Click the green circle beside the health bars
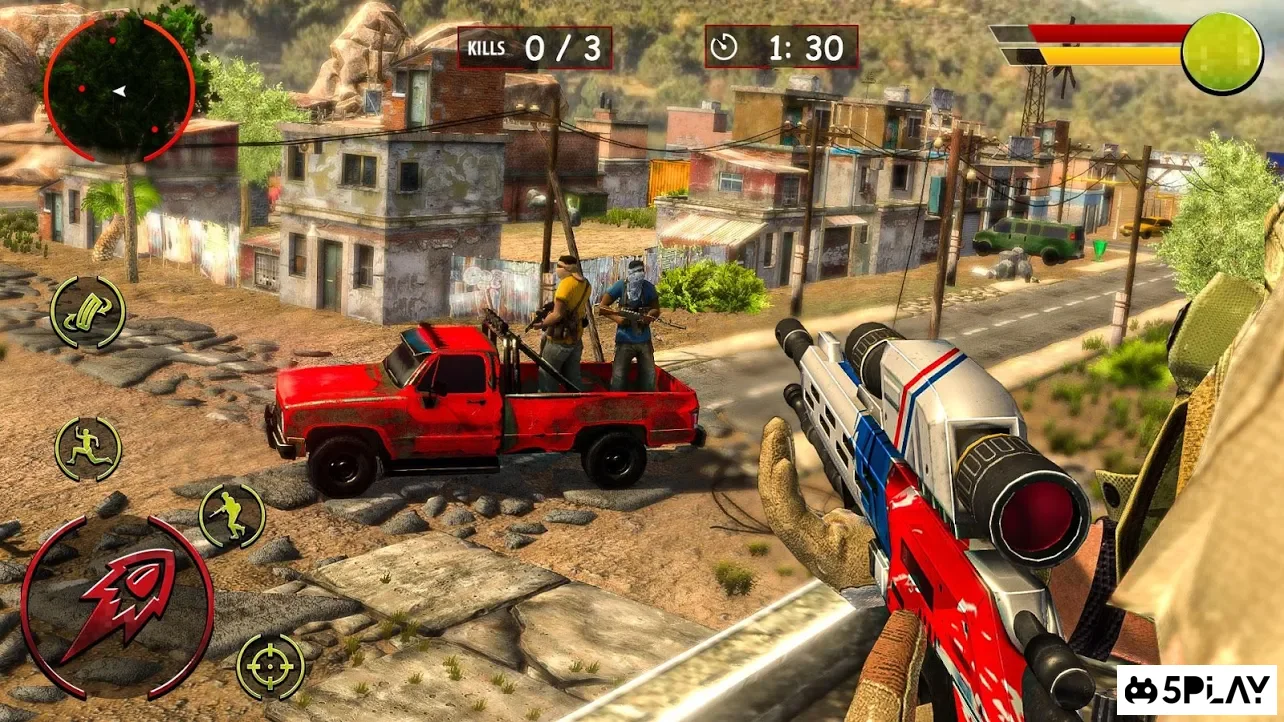This screenshot has height=722, width=1284. [1221, 53]
